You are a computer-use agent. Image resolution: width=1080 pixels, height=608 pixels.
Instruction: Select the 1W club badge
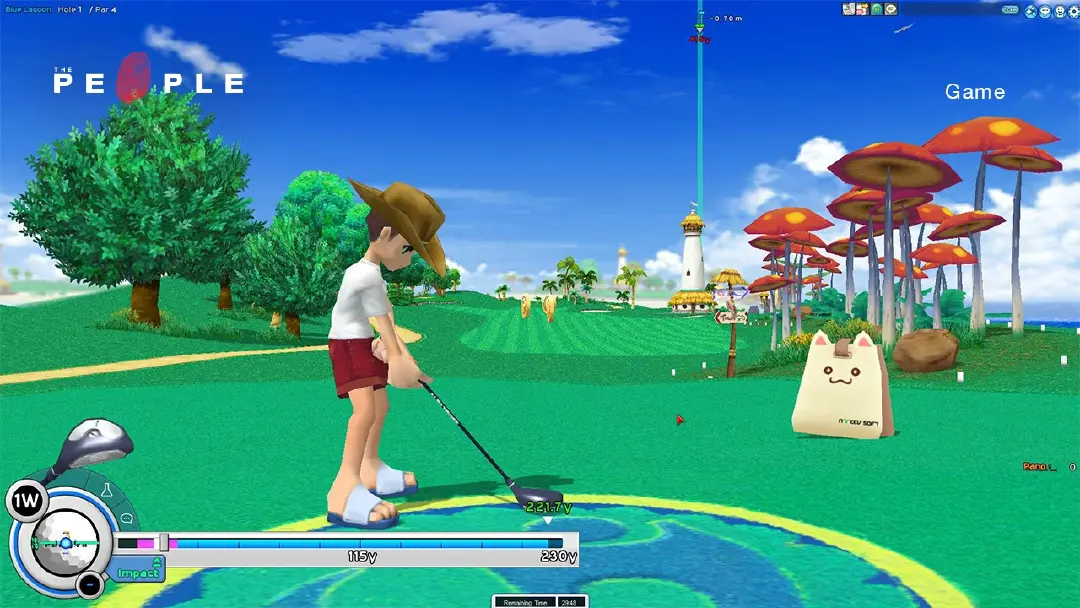point(24,501)
